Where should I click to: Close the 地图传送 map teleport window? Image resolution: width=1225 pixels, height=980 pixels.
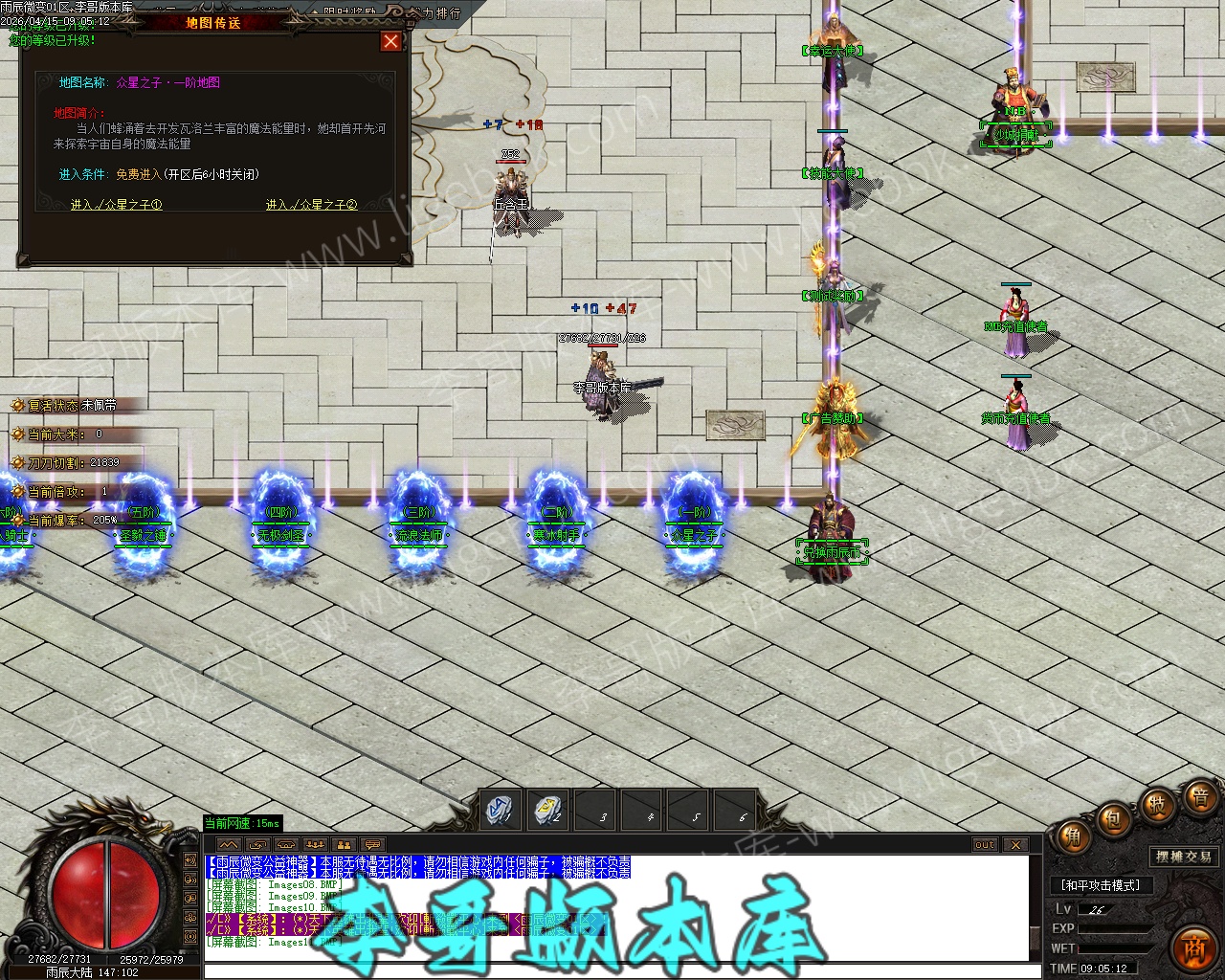click(390, 41)
